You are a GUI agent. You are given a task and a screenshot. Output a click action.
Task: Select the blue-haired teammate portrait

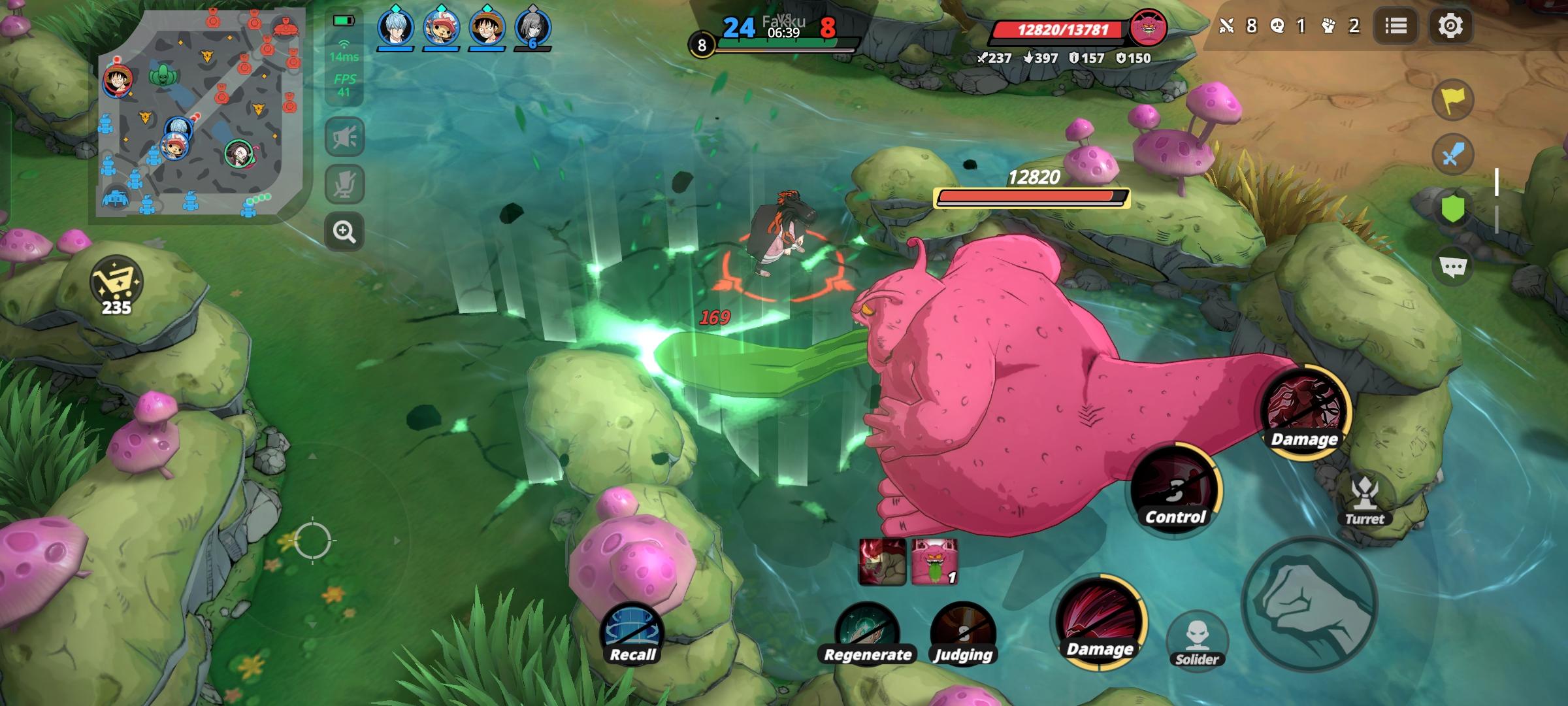pyautogui.click(x=396, y=29)
